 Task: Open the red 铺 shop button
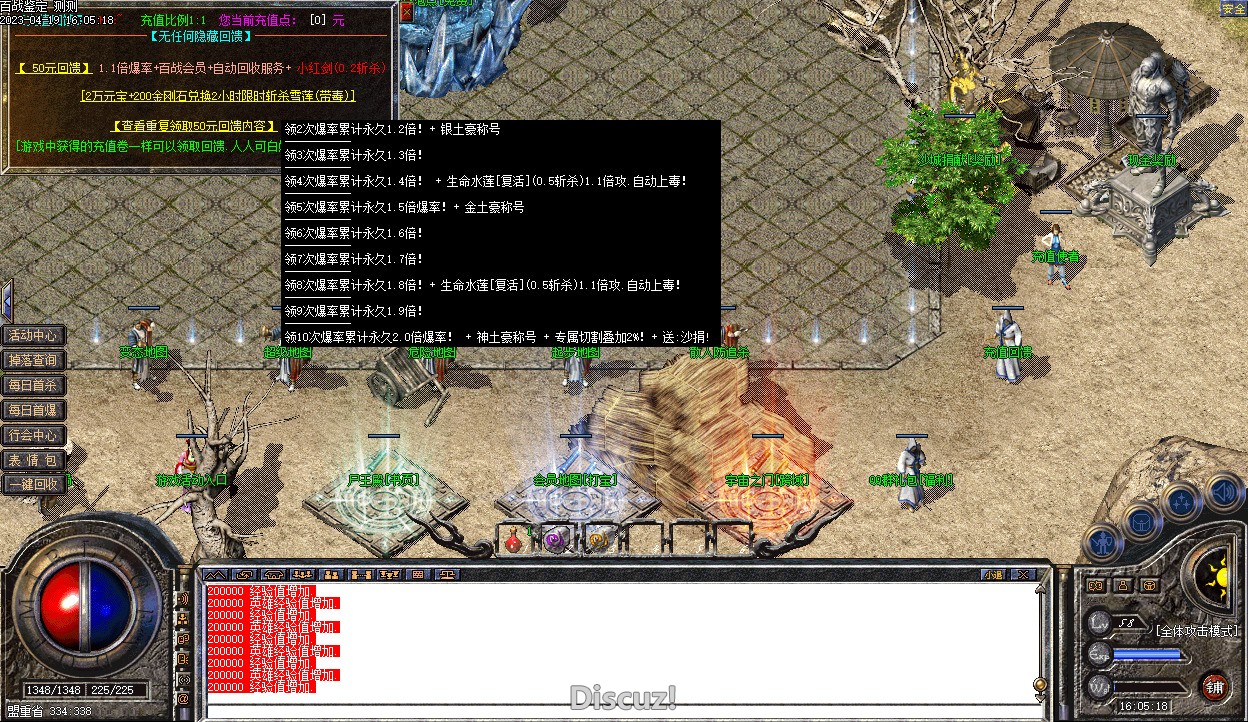1214,687
